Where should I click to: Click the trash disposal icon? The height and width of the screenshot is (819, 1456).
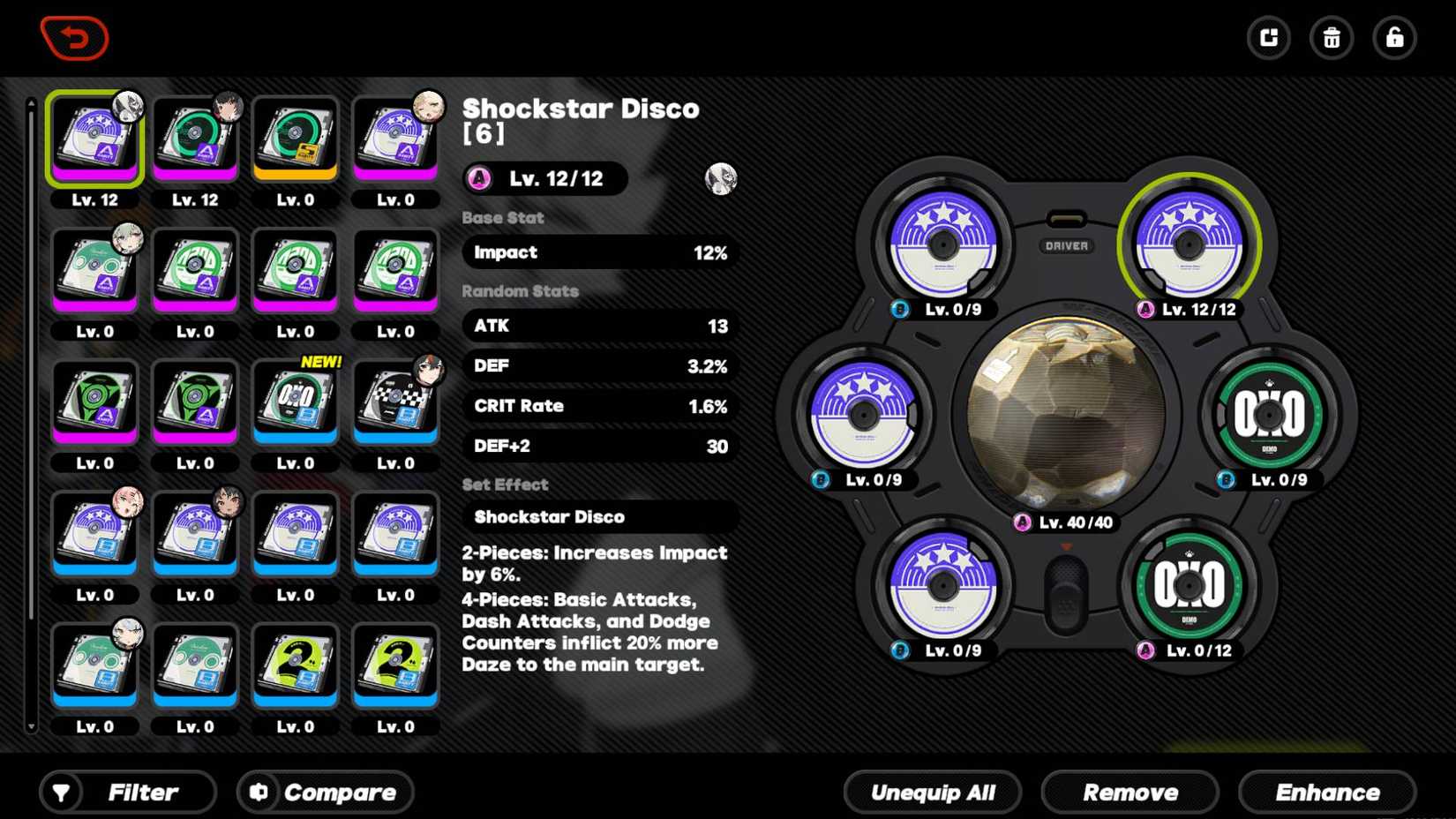click(x=1331, y=38)
